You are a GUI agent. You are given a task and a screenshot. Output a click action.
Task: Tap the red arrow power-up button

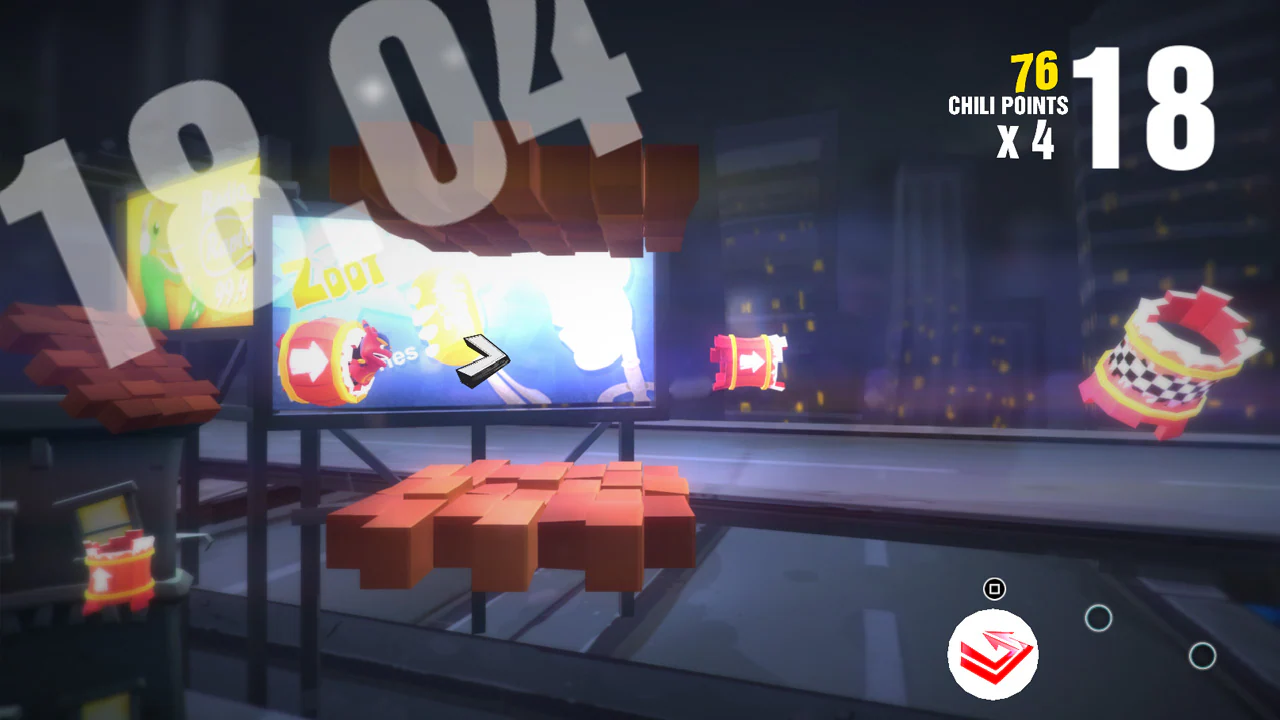point(993,654)
